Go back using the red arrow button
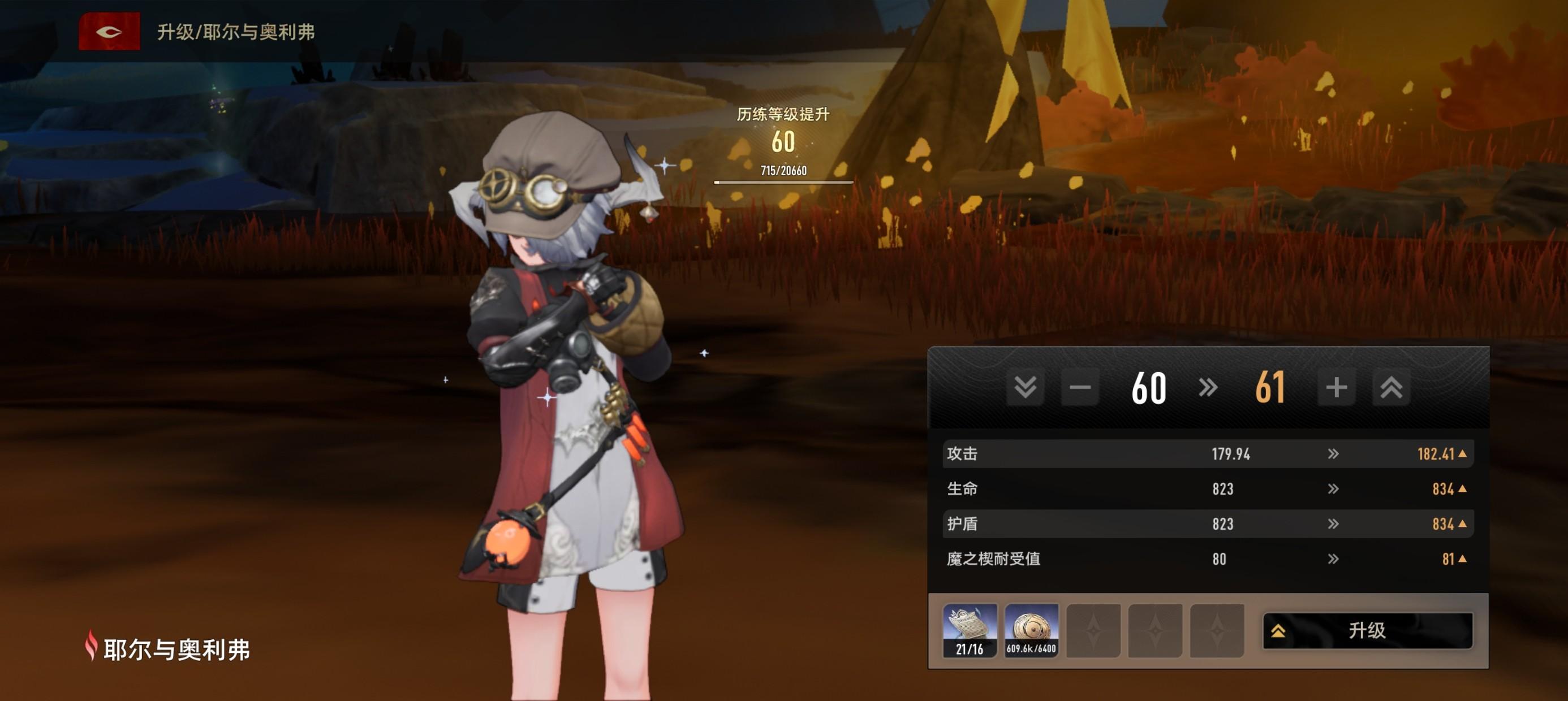1568x701 pixels. (109, 32)
